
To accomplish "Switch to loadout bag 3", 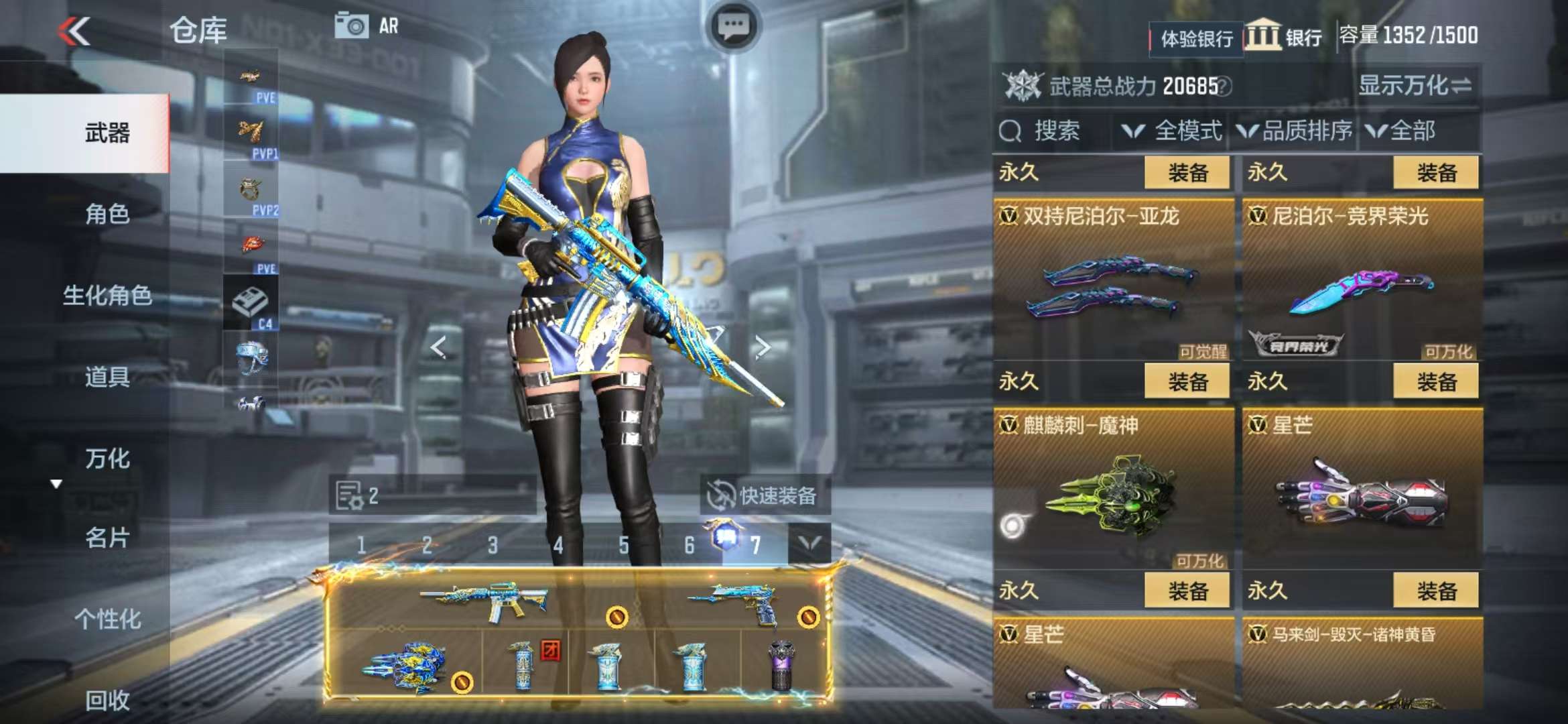I will 493,545.
